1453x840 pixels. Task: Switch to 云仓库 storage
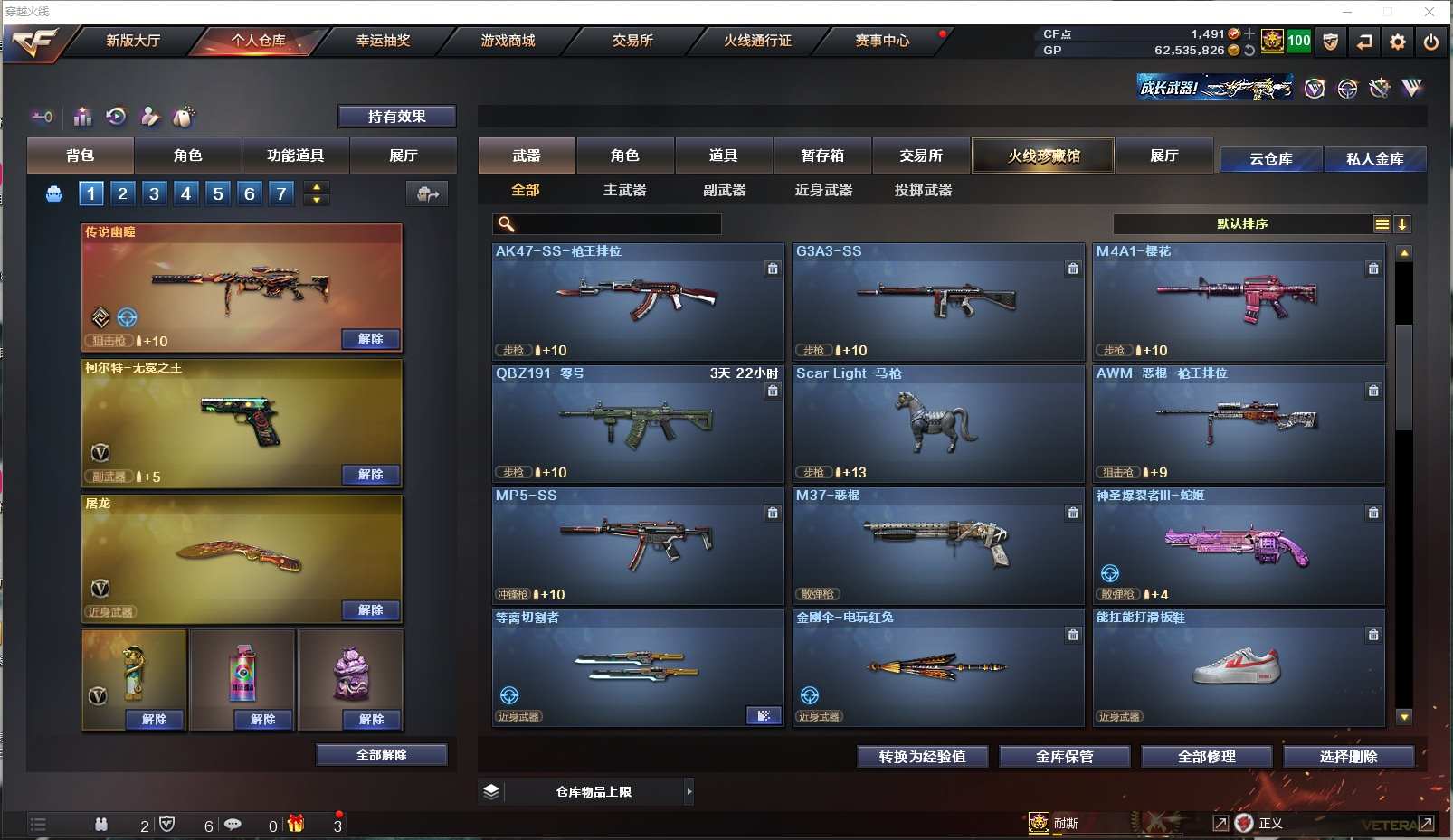pos(1270,159)
